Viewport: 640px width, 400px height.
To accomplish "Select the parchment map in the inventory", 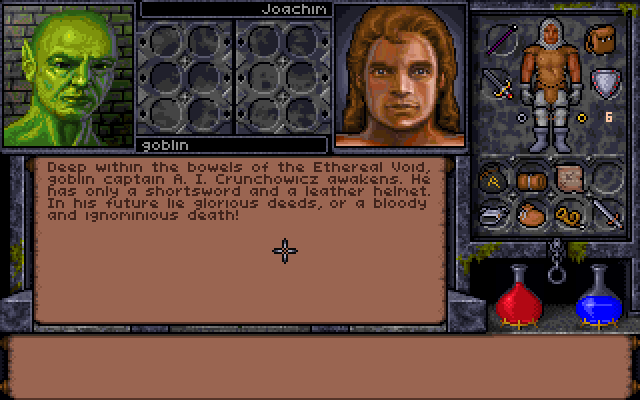I will pos(570,178).
